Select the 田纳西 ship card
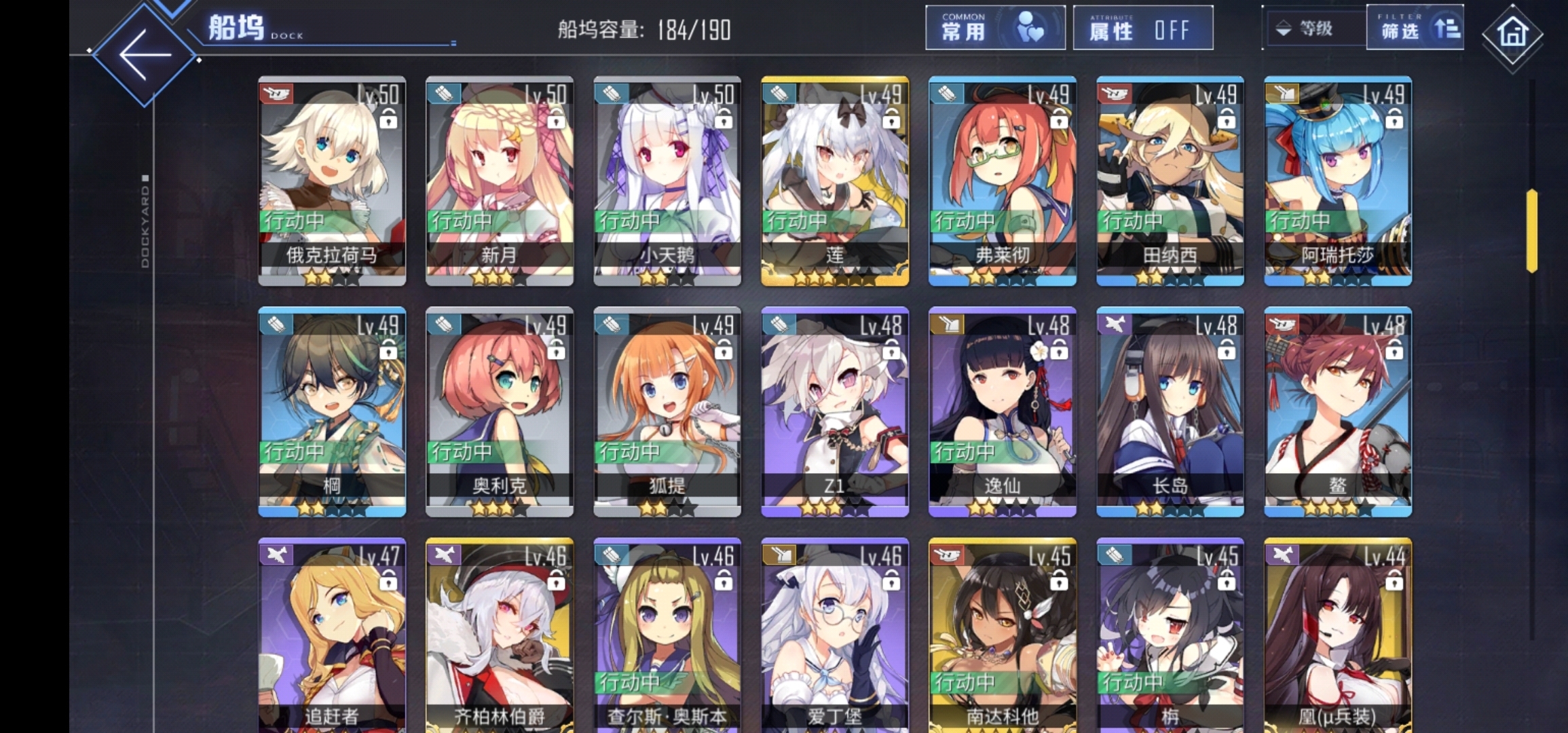Viewport: 1568px width, 733px height. point(1170,181)
